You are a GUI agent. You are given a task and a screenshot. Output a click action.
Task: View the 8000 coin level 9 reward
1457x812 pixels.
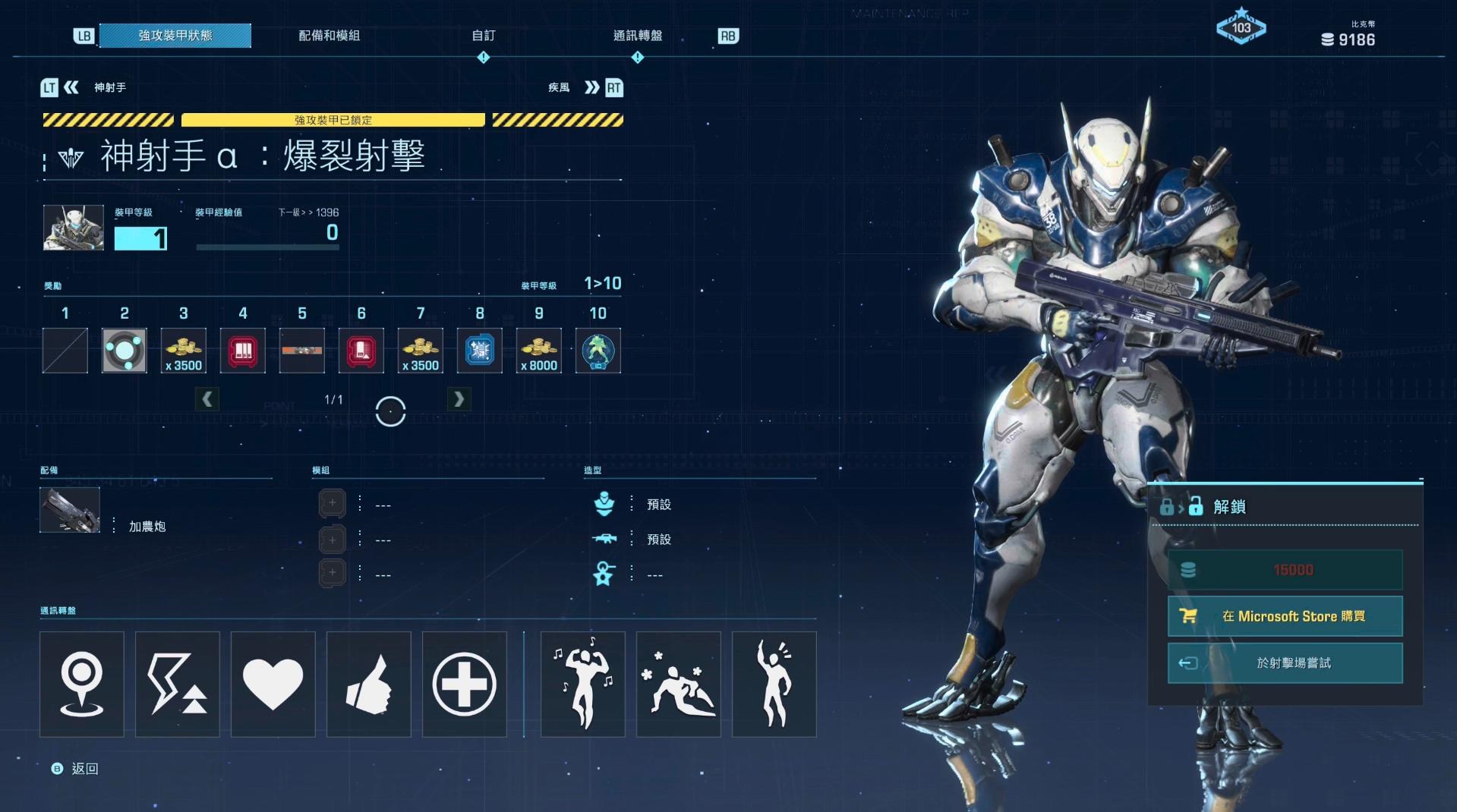(538, 351)
